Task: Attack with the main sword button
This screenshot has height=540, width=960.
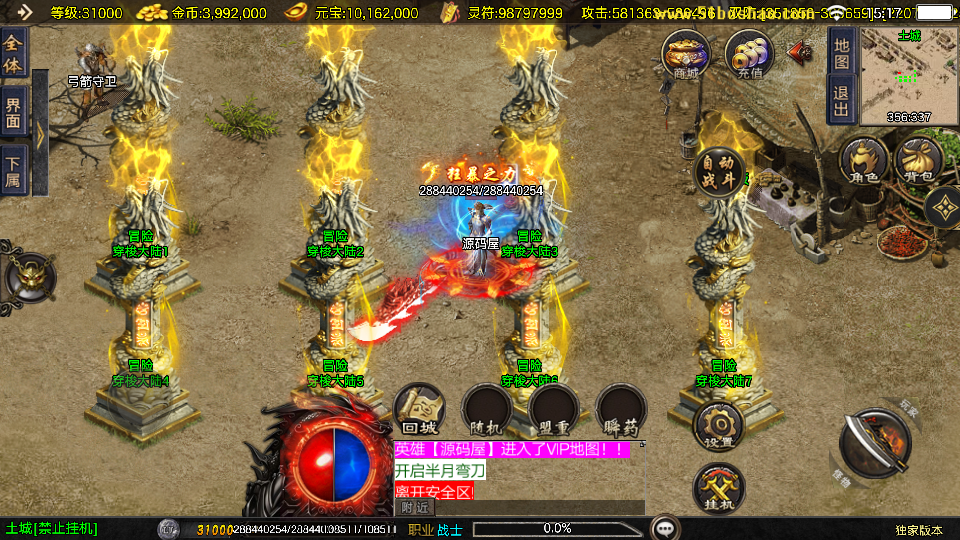Action: click(x=873, y=439)
